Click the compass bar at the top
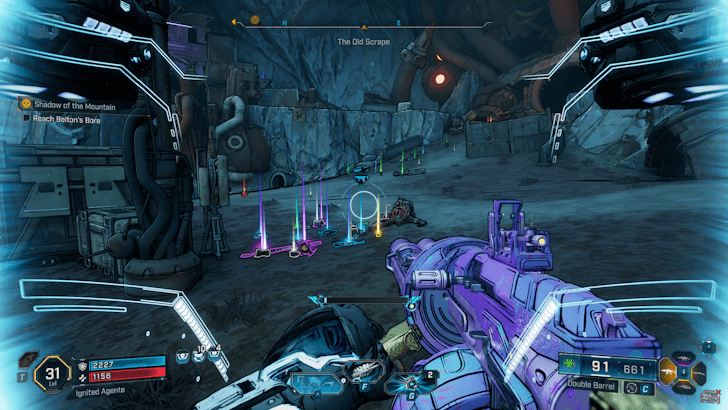 [363, 21]
